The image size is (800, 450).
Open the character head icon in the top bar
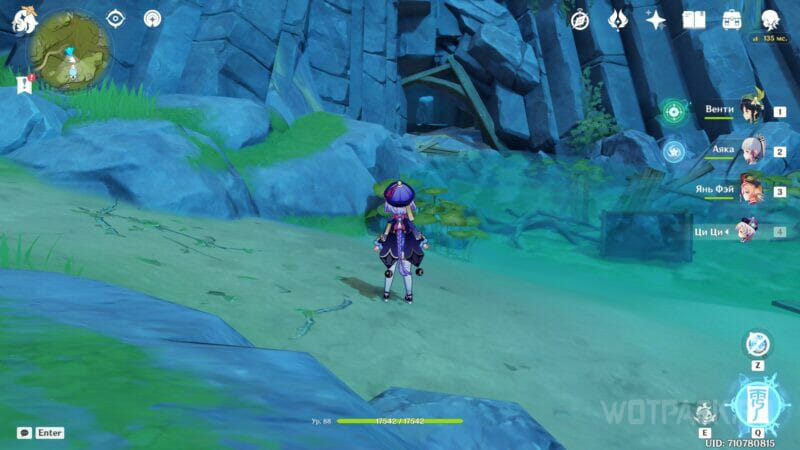coord(770,20)
